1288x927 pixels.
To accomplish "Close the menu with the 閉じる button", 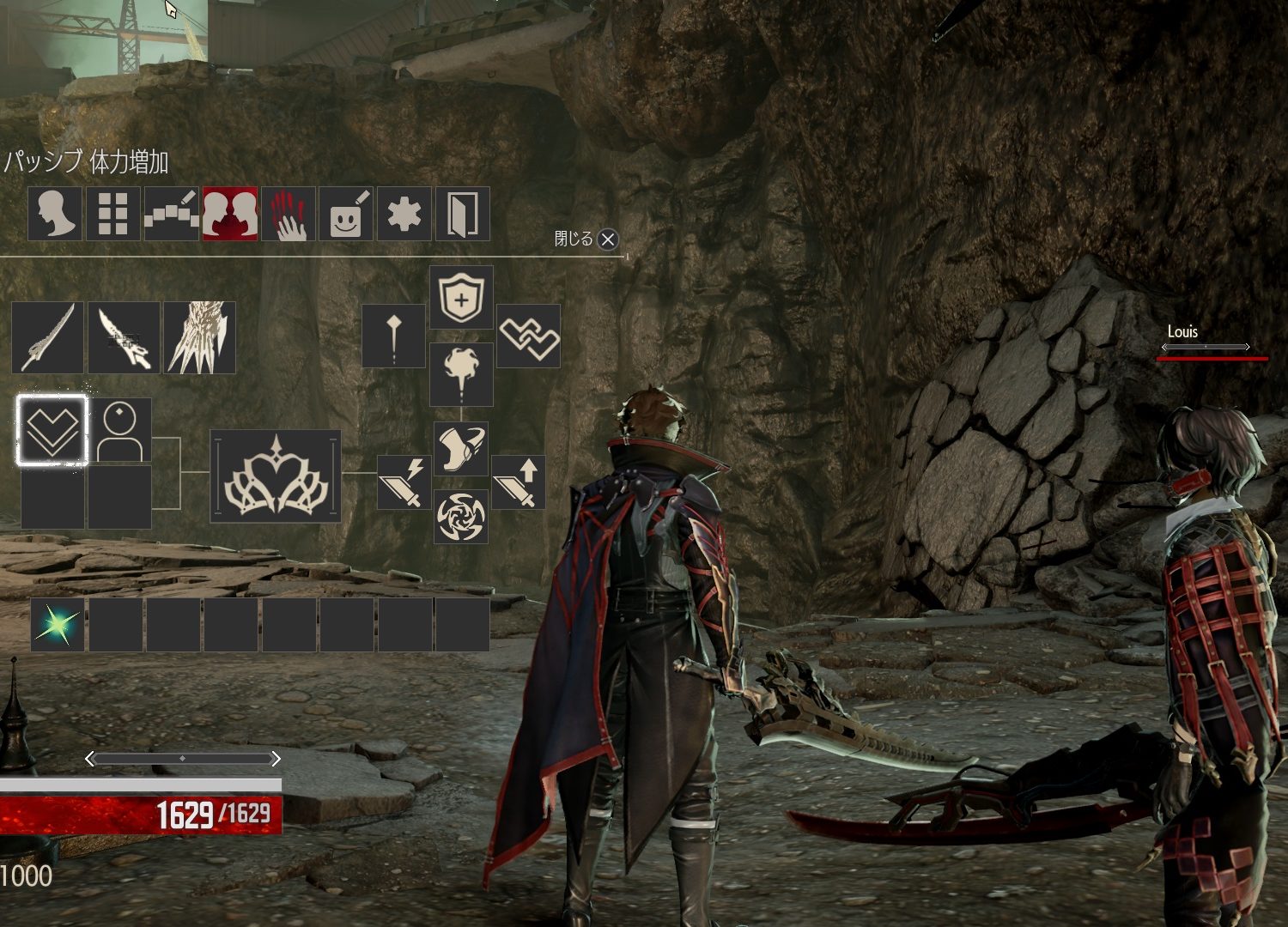I will point(607,239).
